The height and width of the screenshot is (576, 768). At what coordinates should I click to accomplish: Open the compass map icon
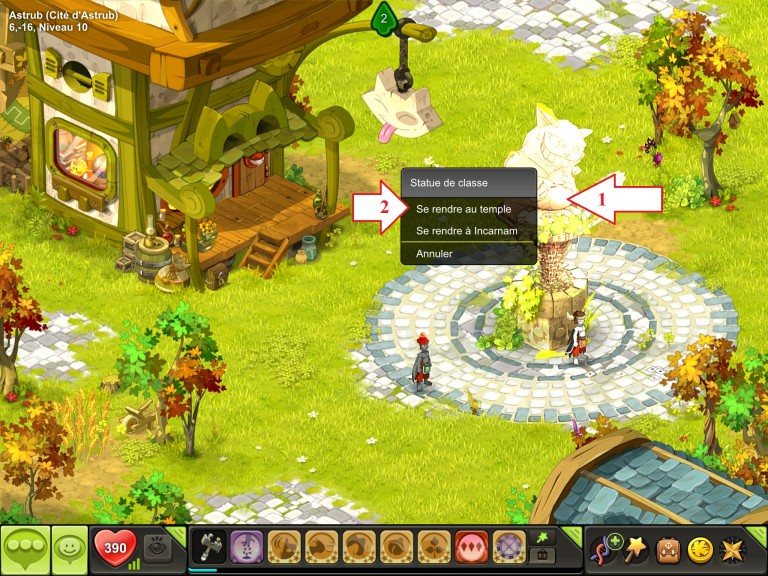(733, 549)
